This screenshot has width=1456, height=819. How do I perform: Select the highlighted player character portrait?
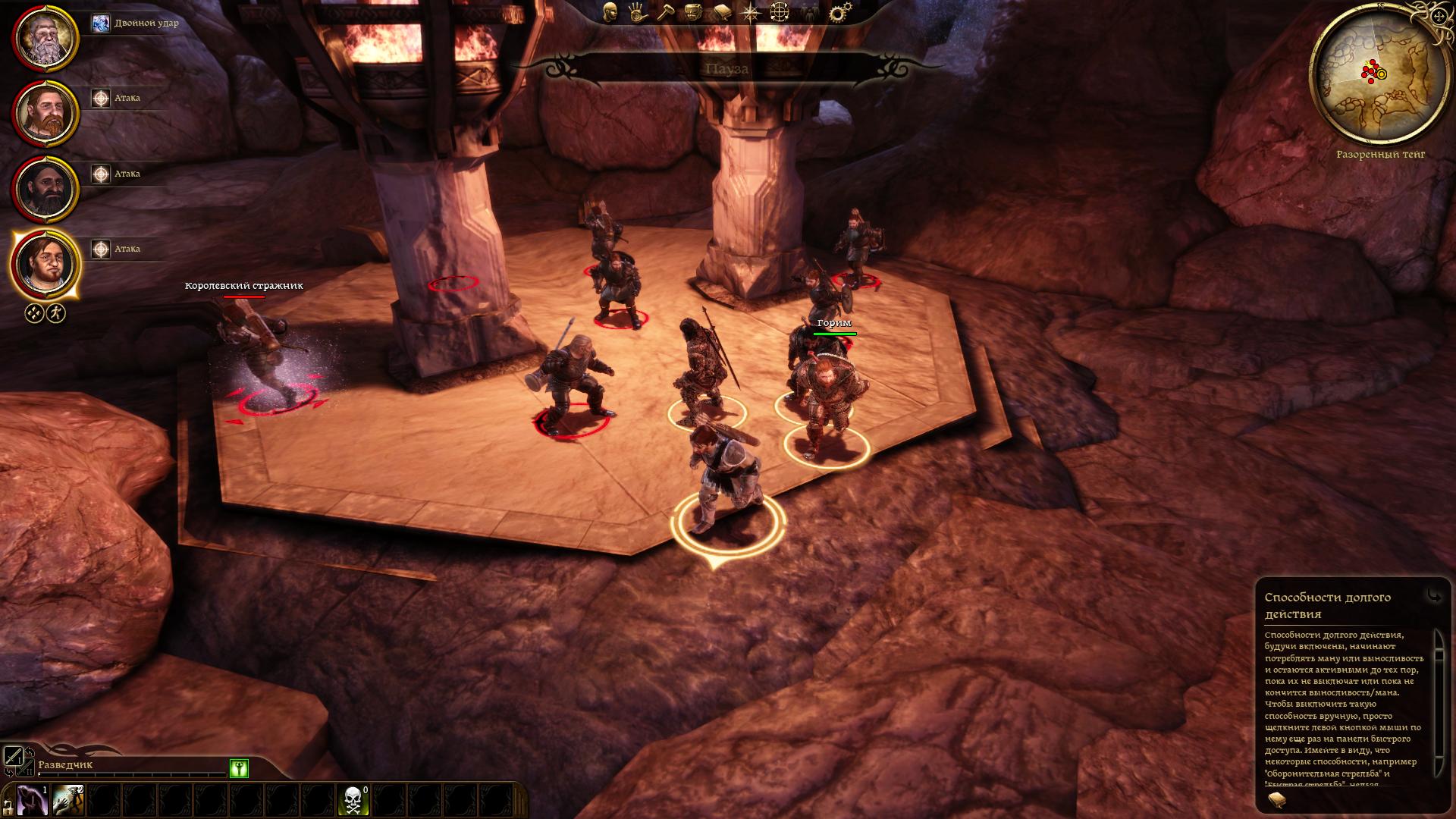click(45, 264)
